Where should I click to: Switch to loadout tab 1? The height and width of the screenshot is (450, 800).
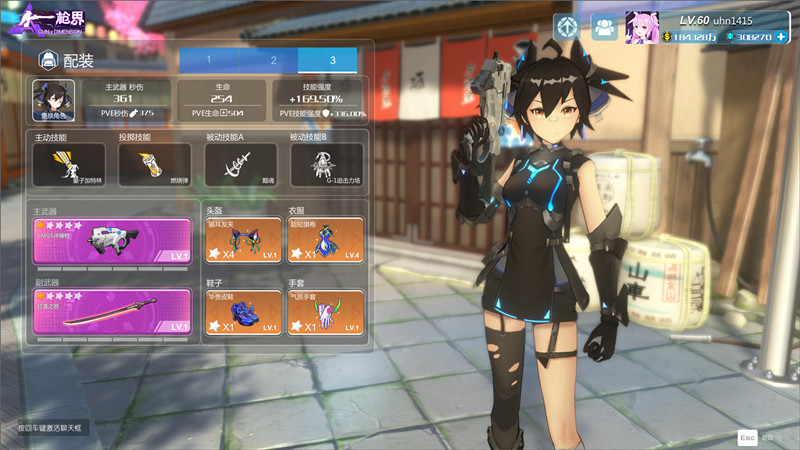(x=209, y=60)
